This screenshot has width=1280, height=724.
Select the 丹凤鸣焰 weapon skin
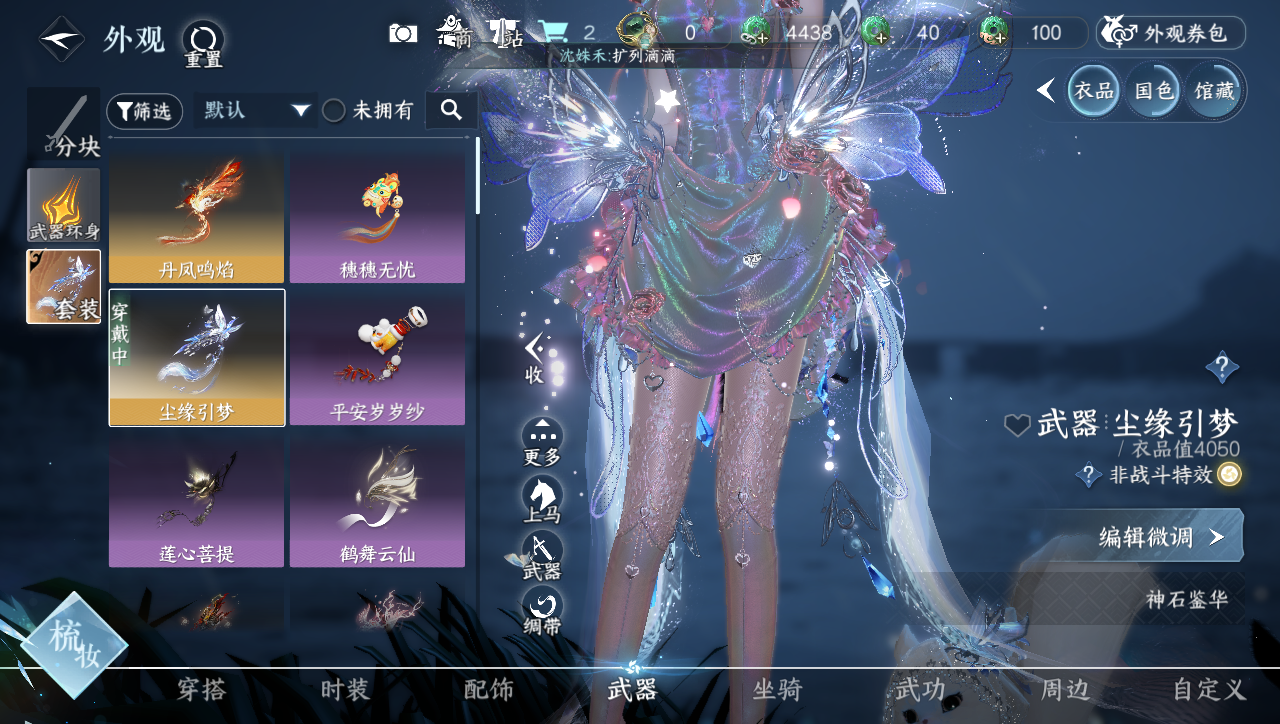[x=196, y=217]
